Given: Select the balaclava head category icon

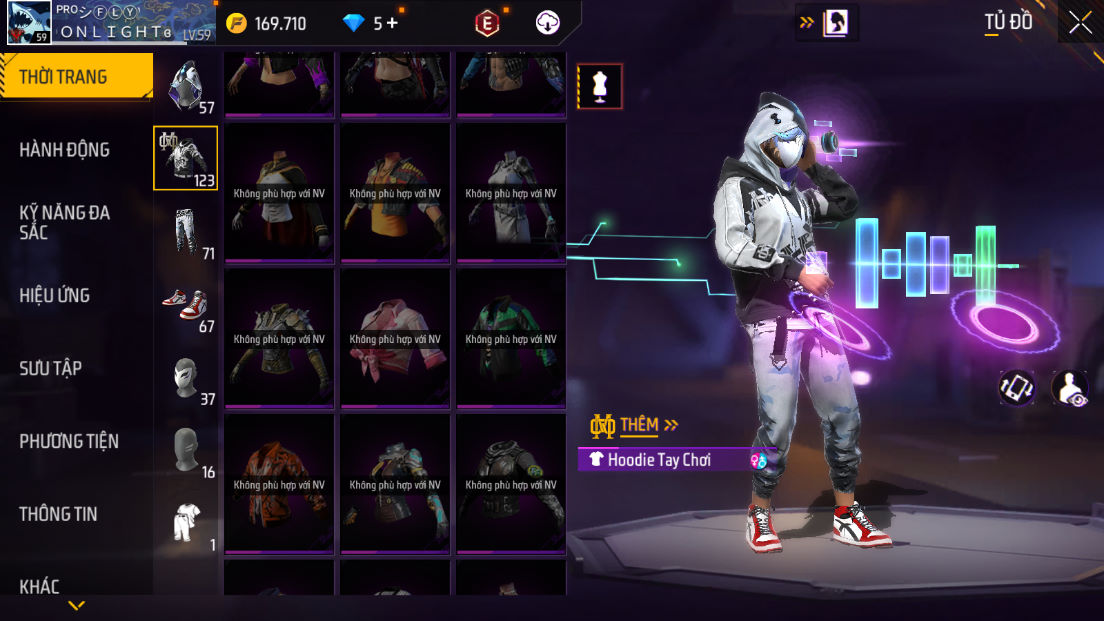Looking at the screenshot, I should pos(186,450).
